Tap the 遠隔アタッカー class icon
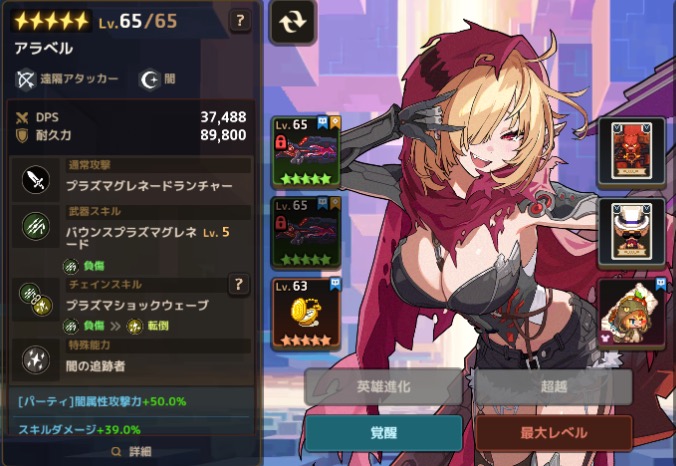Screen dimensions: 676x466 (26, 78)
